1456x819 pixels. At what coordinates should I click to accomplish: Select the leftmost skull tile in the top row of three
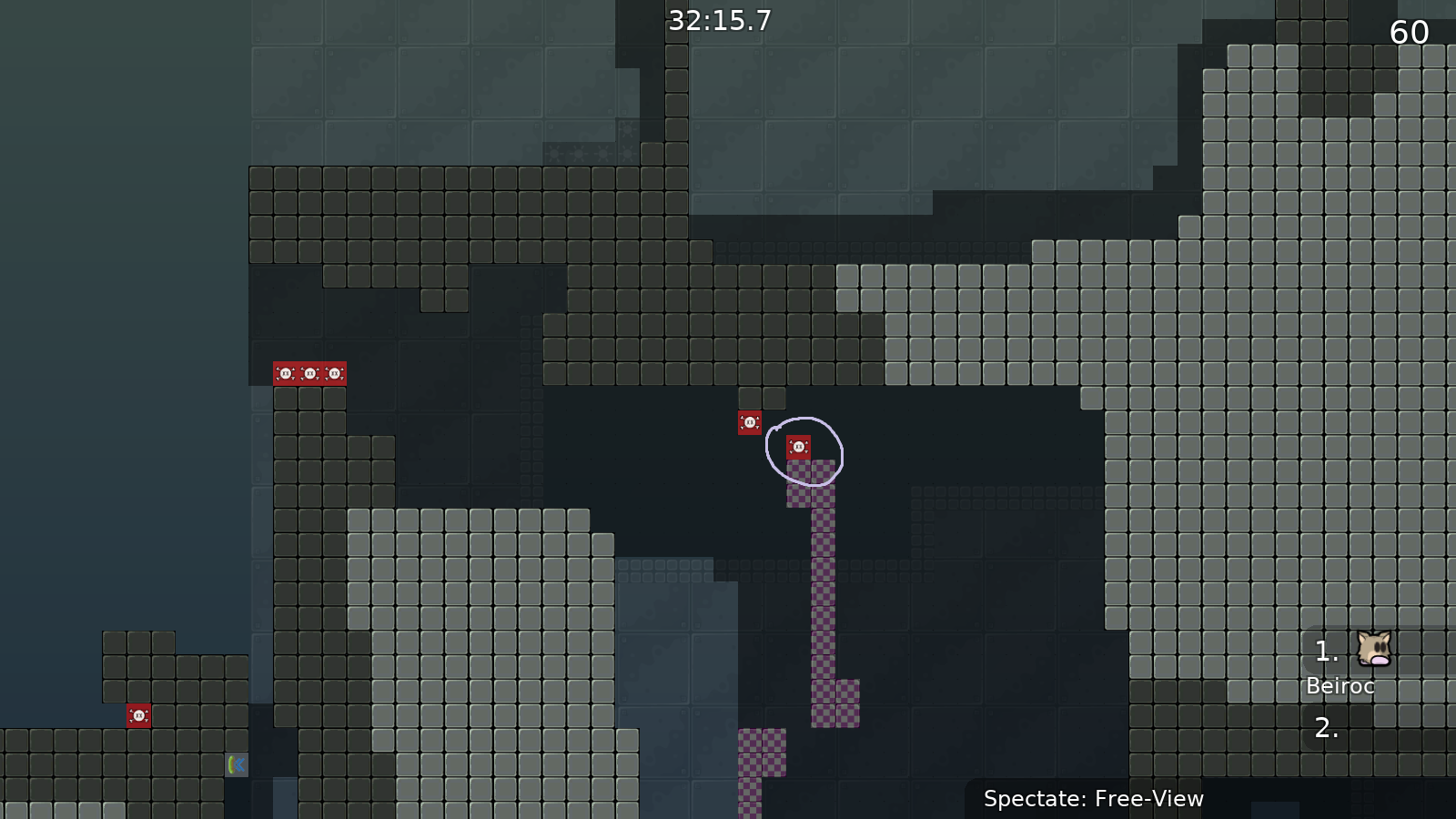tap(285, 372)
